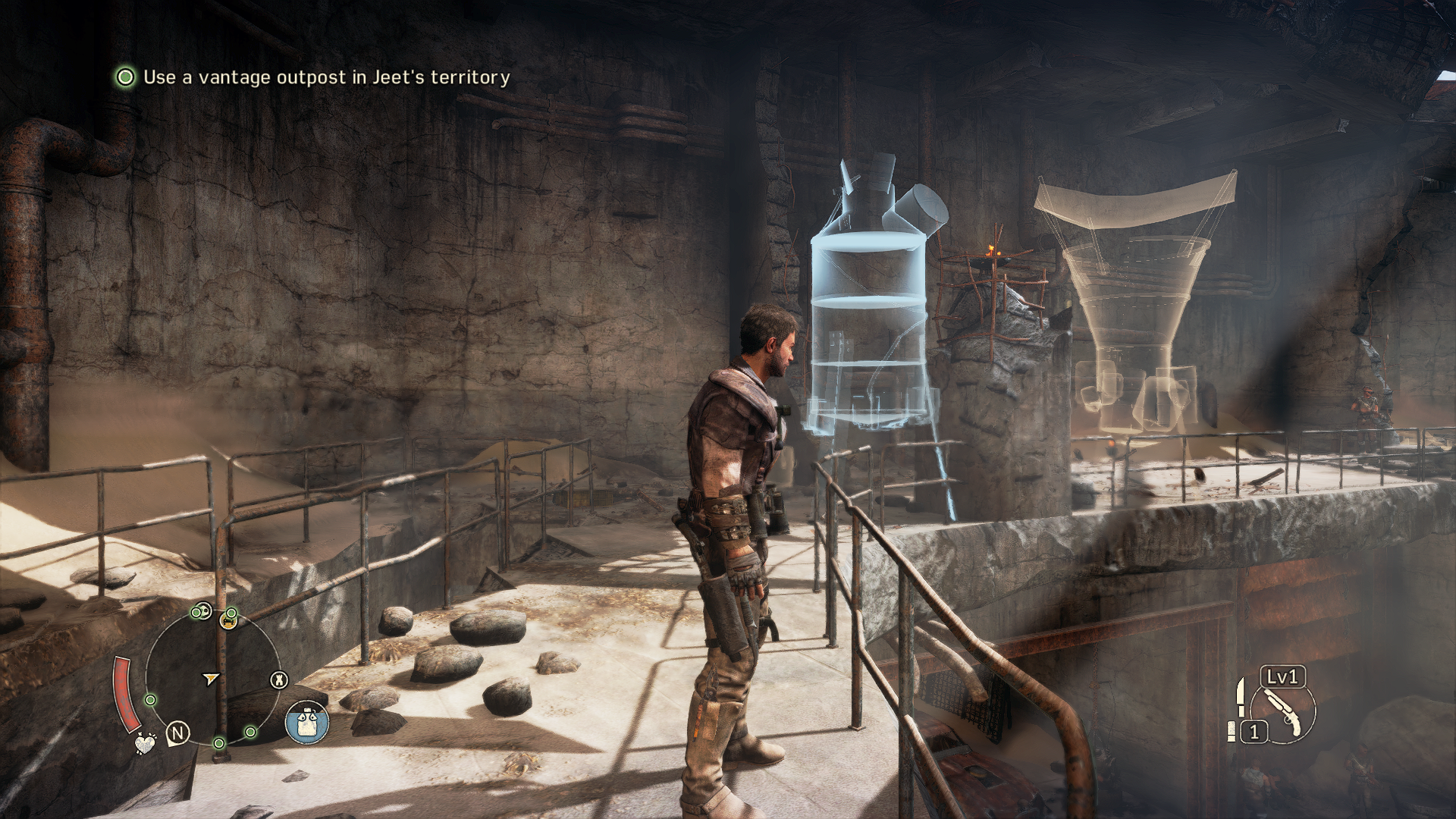
Task: Click the north compass indicator
Action: [x=179, y=733]
